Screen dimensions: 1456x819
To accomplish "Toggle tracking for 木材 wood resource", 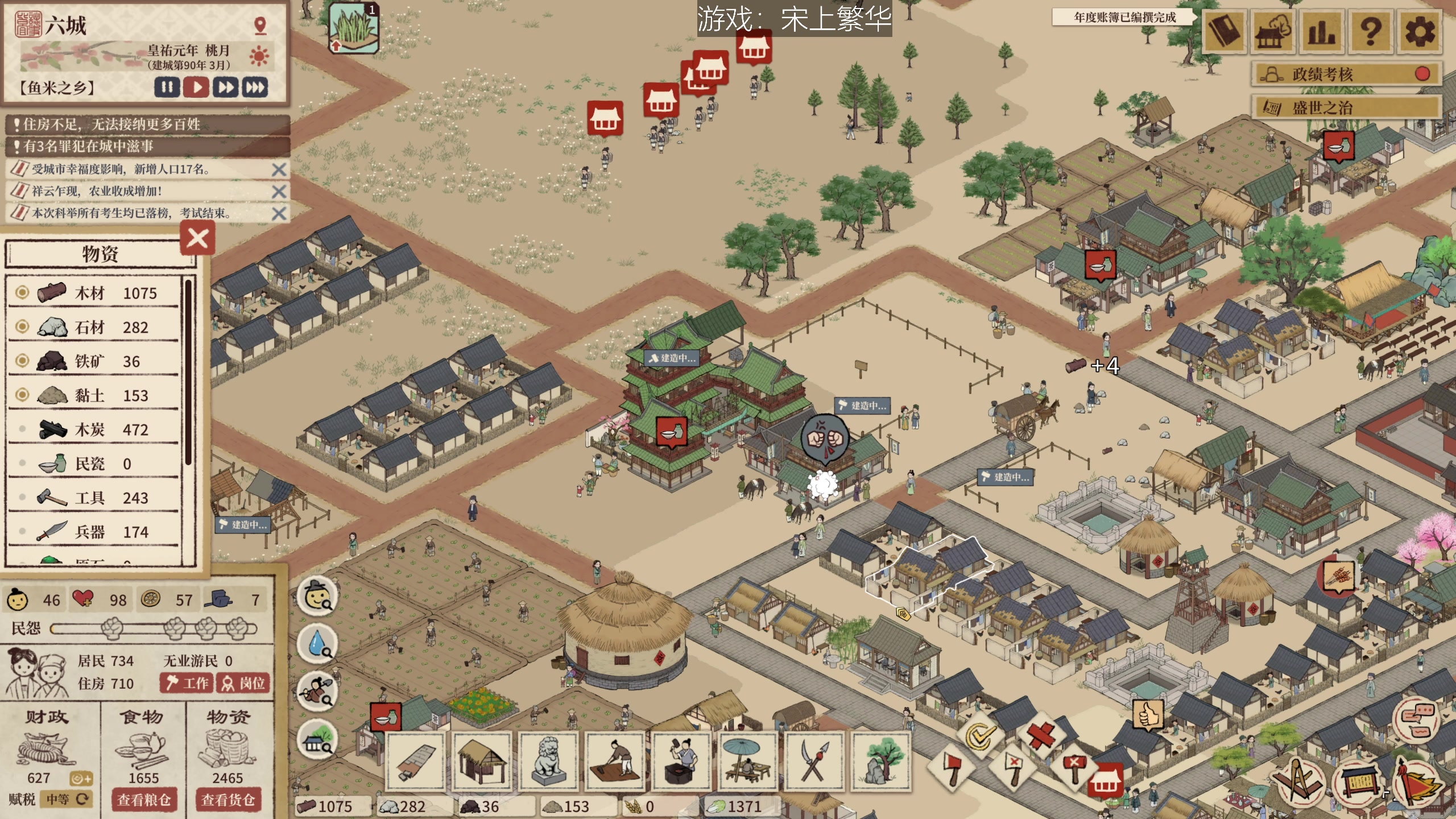I will pyautogui.click(x=22, y=292).
